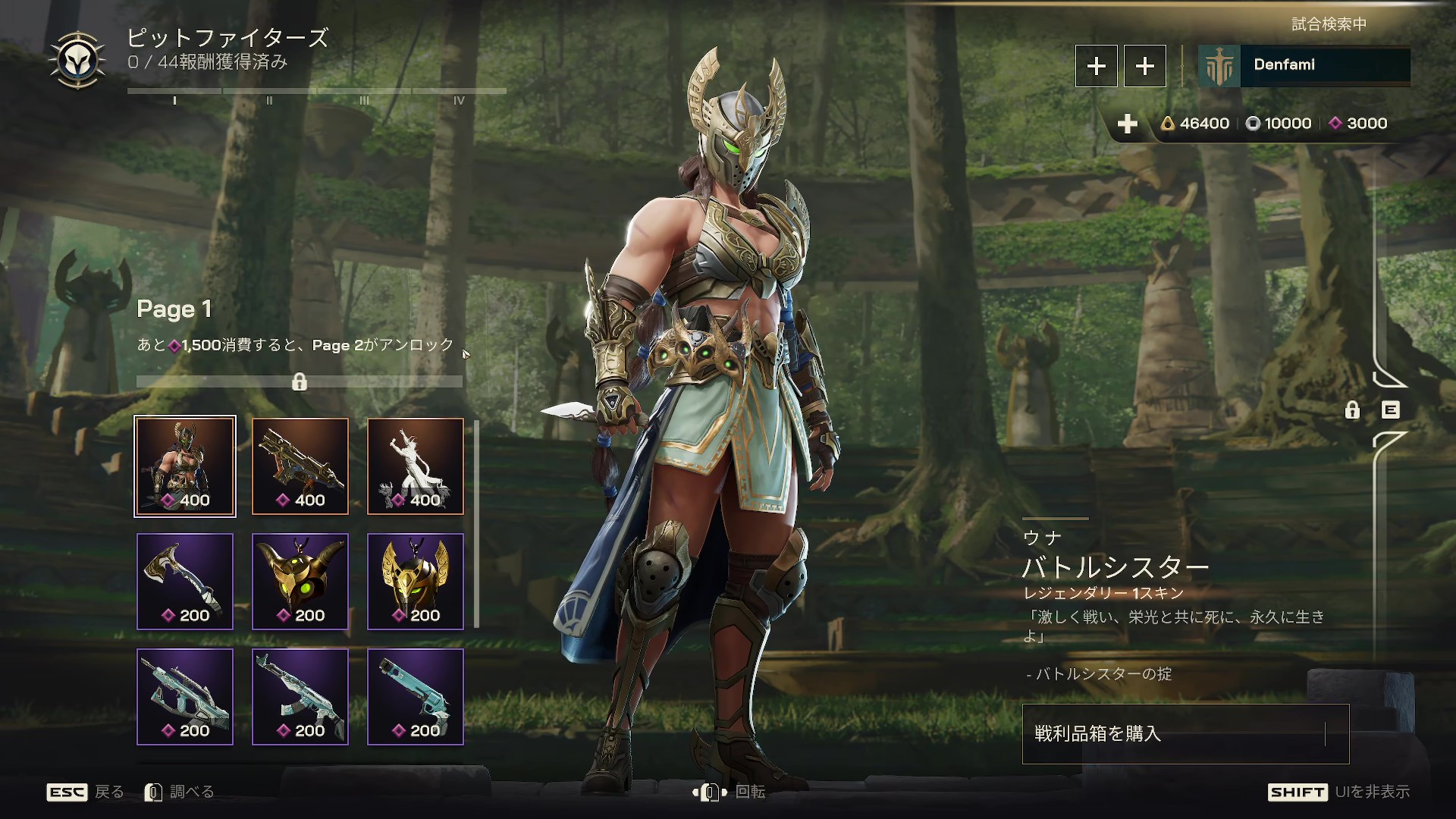Screen dimensions: 1456x819
Task: Select the teal shotgun skin tile
Action: (x=416, y=697)
